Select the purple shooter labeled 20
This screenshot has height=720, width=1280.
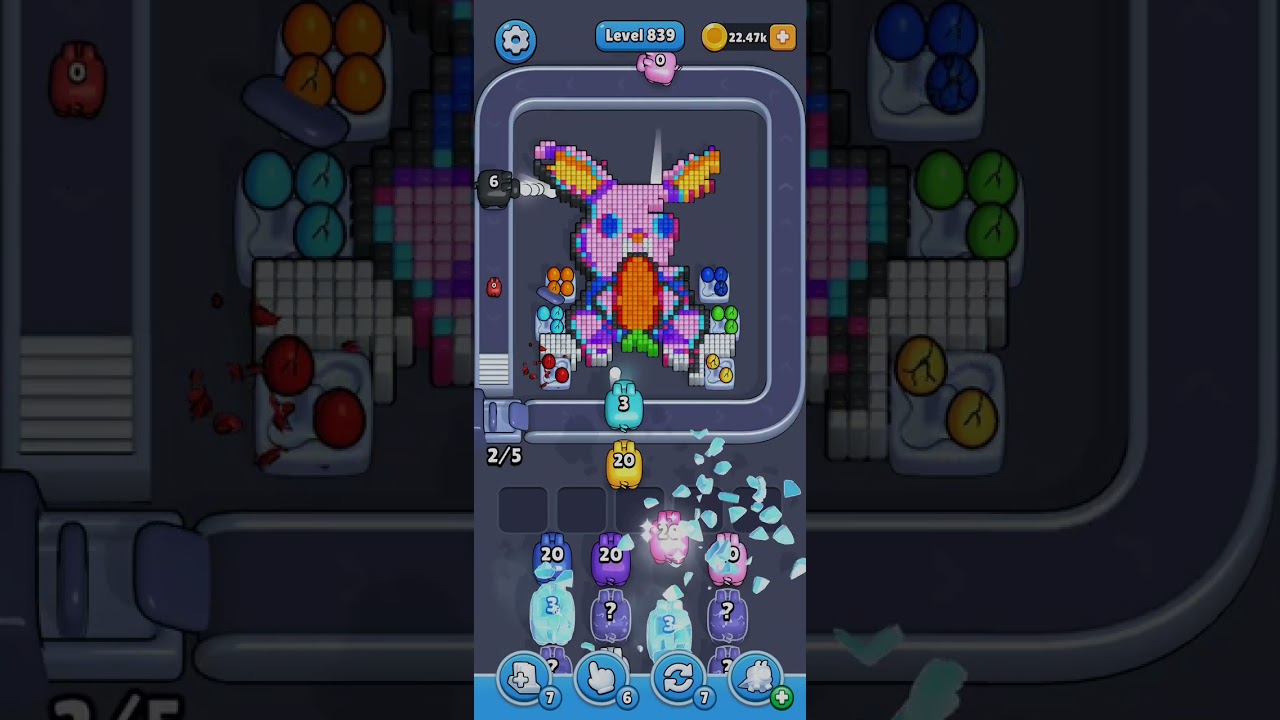click(610, 560)
